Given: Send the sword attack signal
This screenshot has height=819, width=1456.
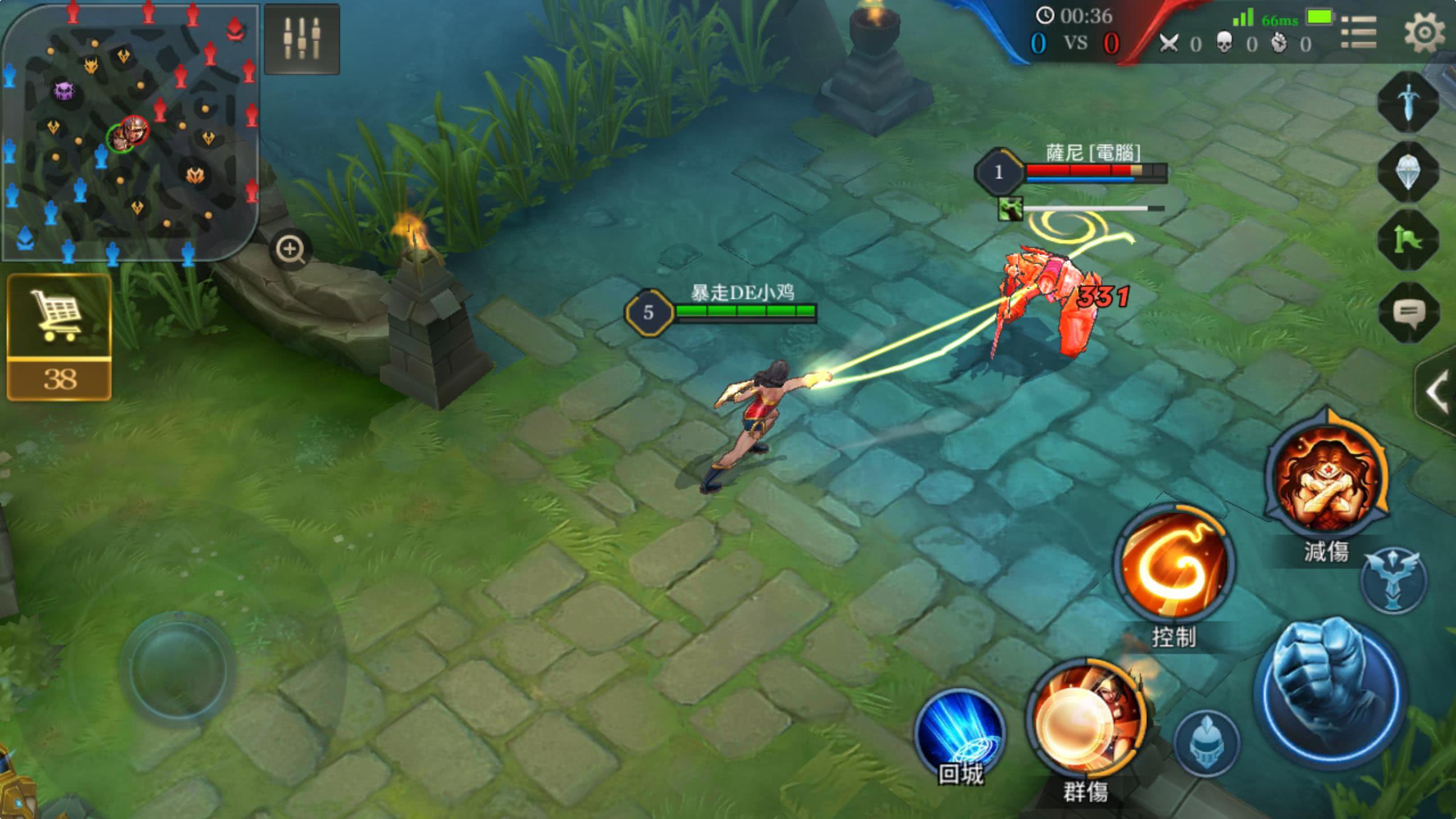Looking at the screenshot, I should pos(1408,102).
